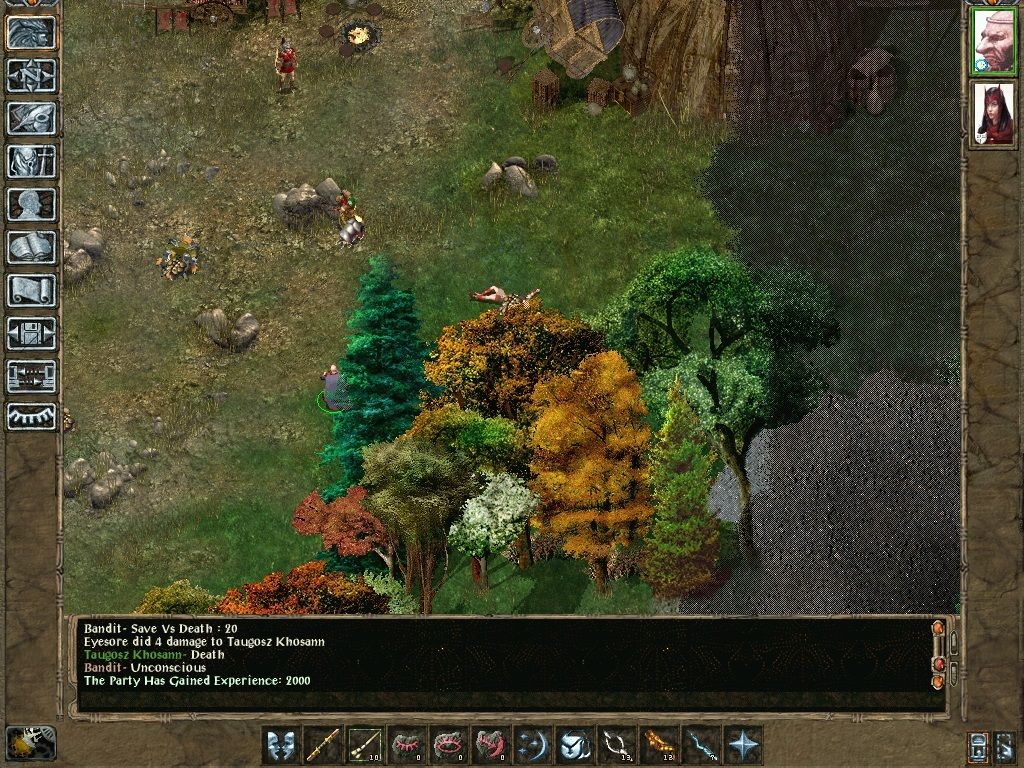
Task: Activate the theater masks talk button
Action: pos(281,745)
